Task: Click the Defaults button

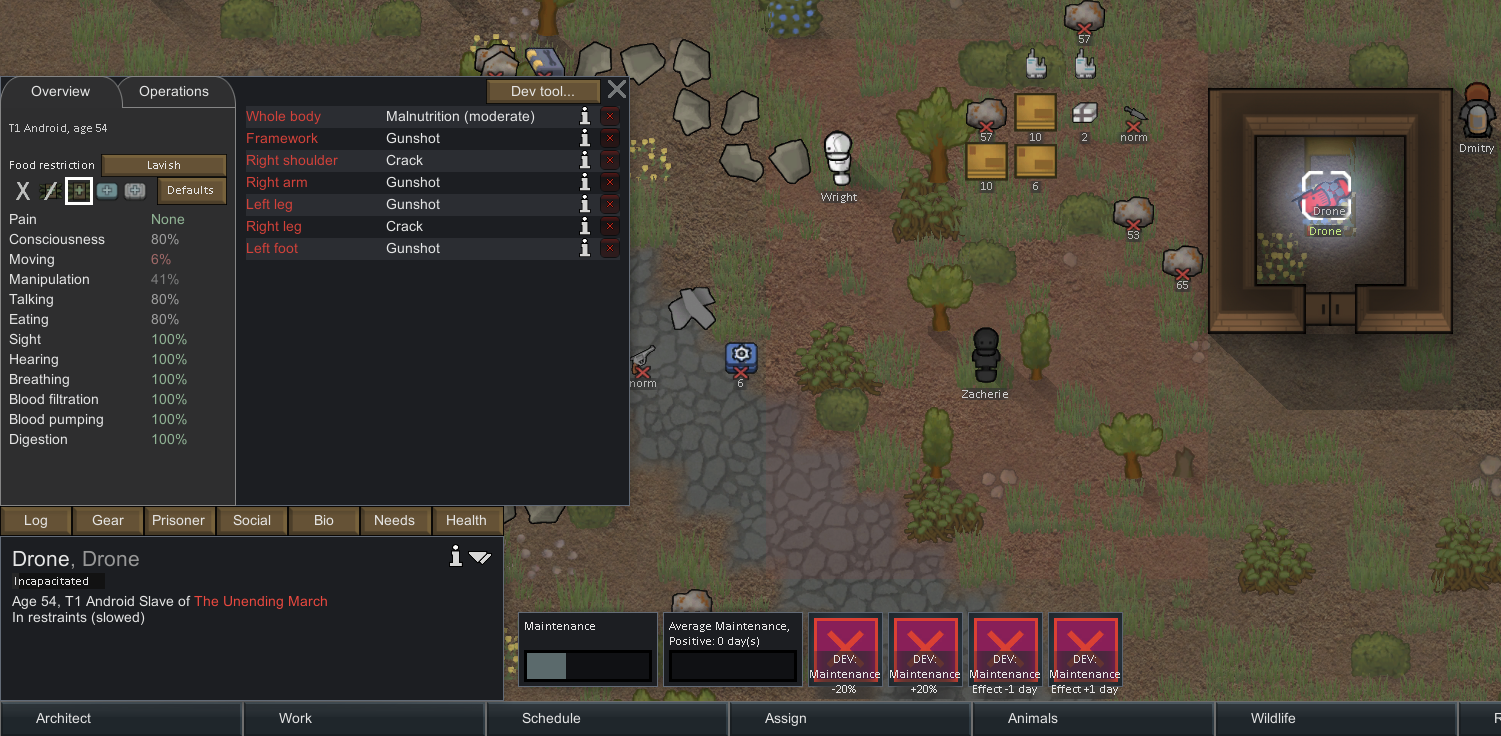Action: (191, 190)
